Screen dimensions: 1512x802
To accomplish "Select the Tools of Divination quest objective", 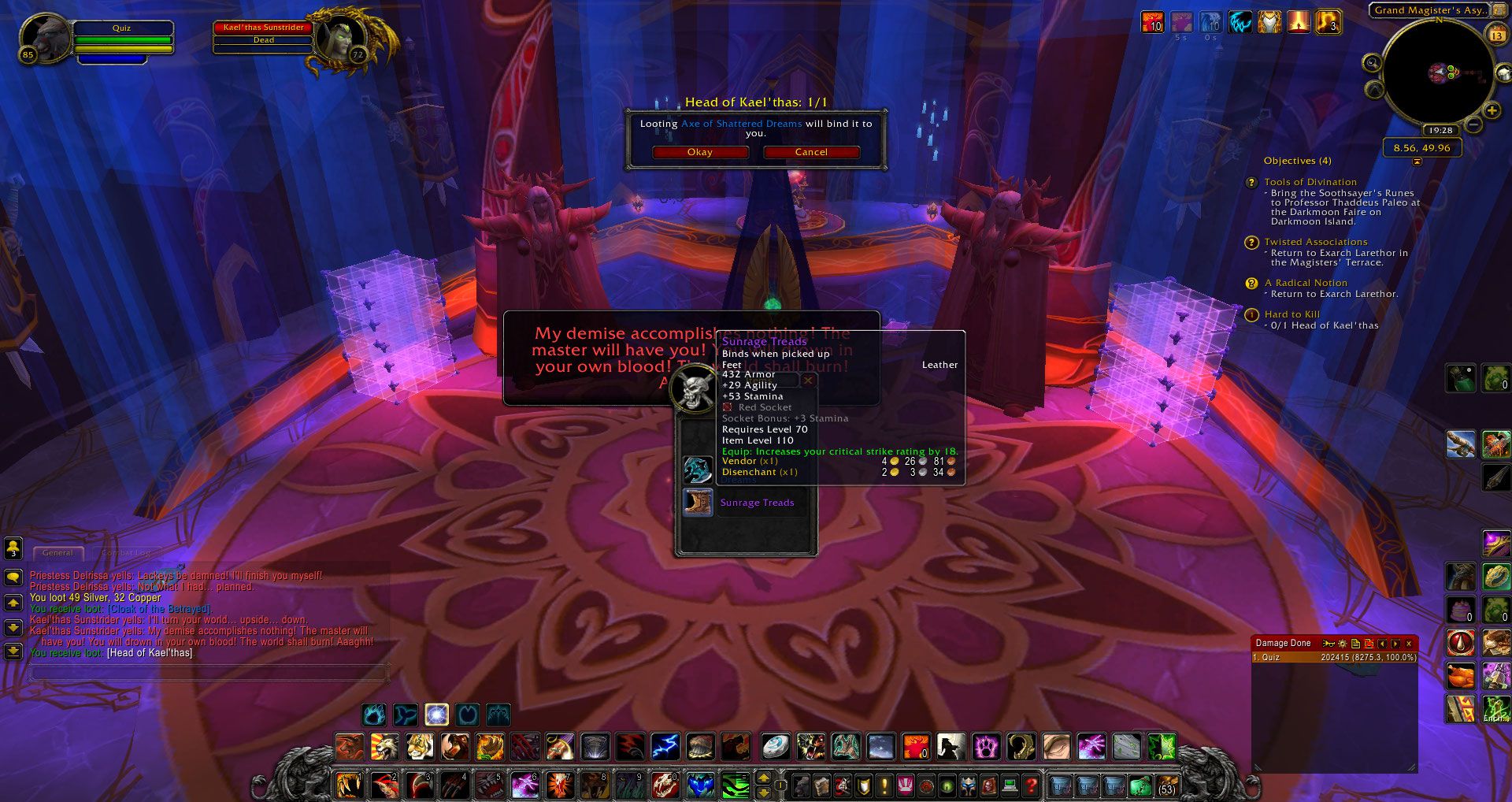I will (x=1310, y=182).
